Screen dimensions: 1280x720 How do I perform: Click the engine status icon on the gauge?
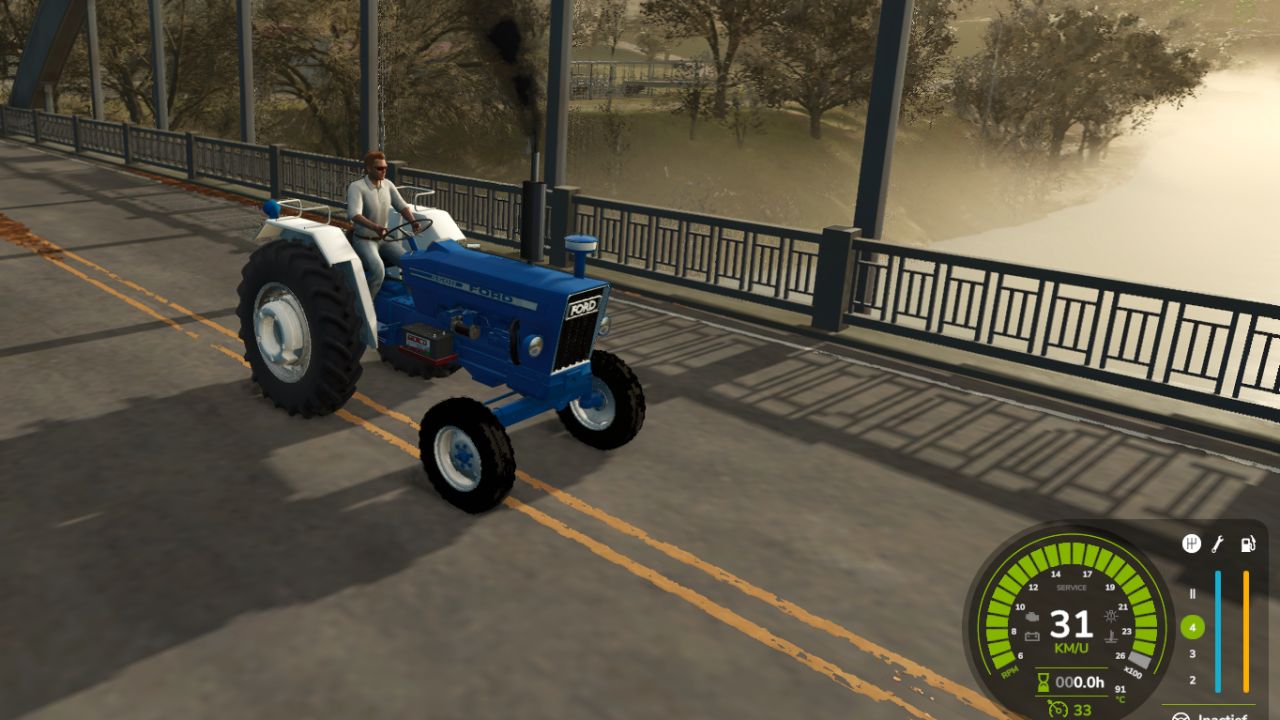(1032, 617)
